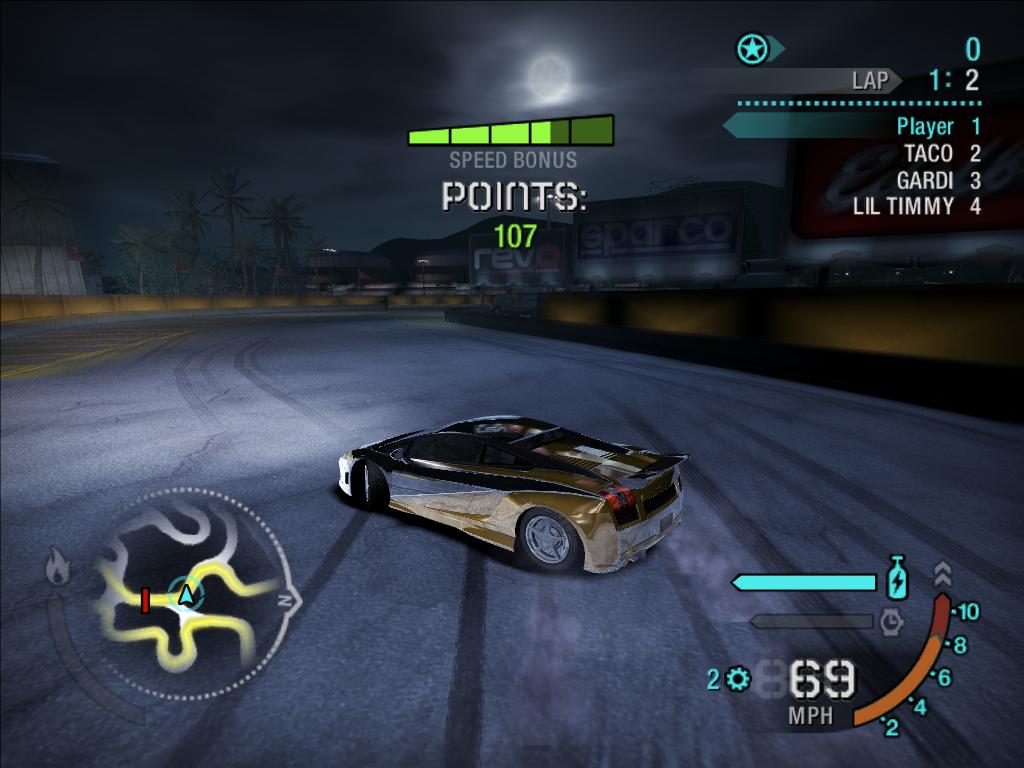Click the star score icon
This screenshot has width=1024, height=768.
pos(751,48)
